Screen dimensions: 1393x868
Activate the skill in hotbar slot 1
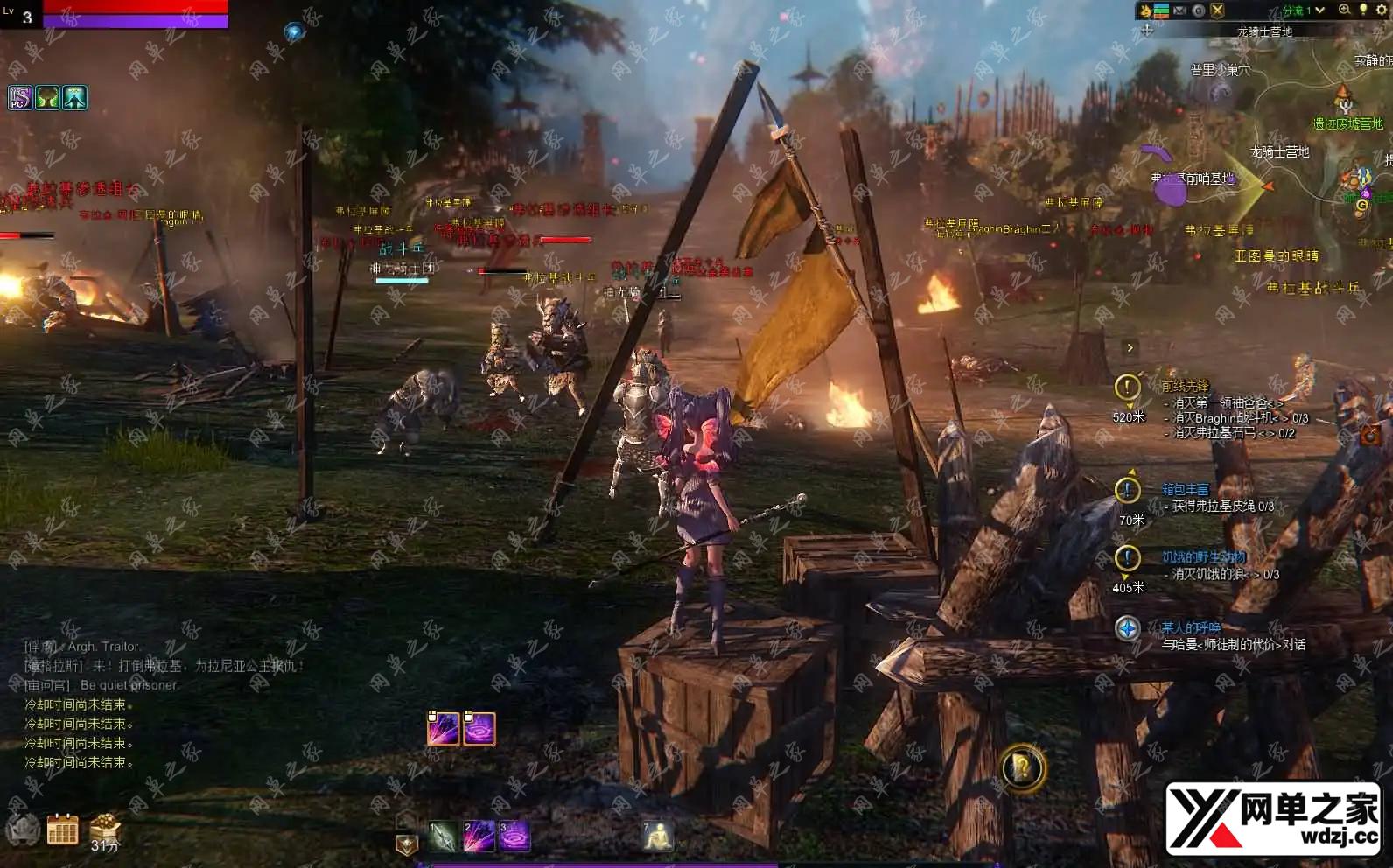(442, 836)
